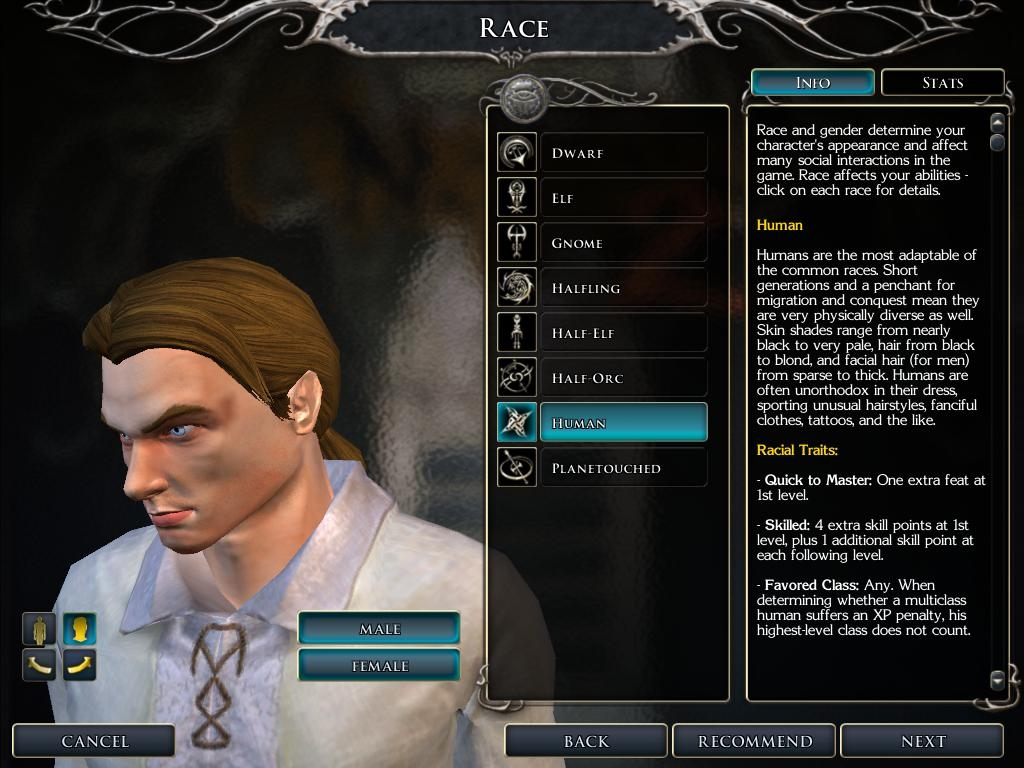Switch to the Stats tab
The width and height of the screenshot is (1024, 768).
point(942,82)
